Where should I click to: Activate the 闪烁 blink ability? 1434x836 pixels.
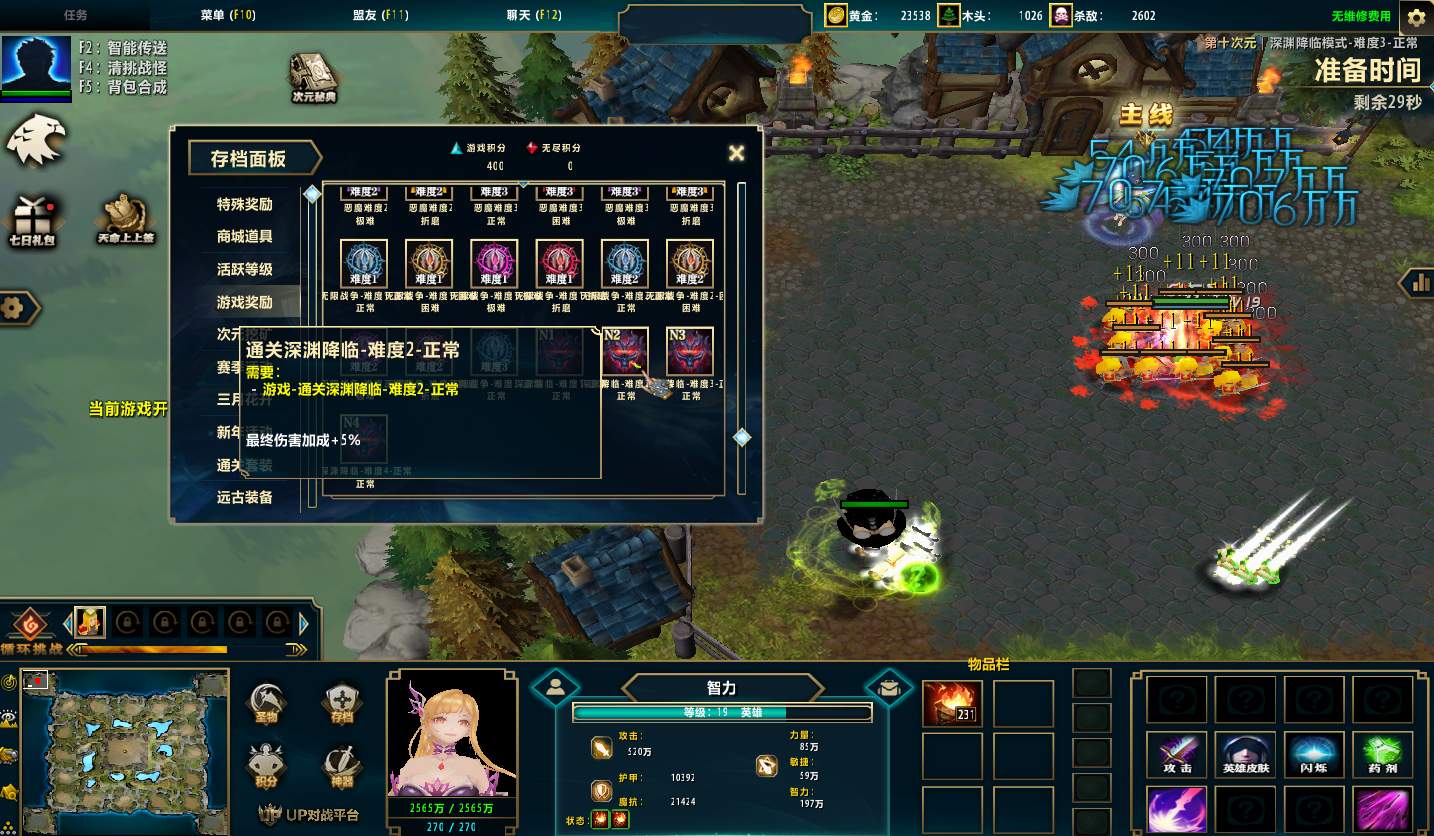click(1312, 755)
